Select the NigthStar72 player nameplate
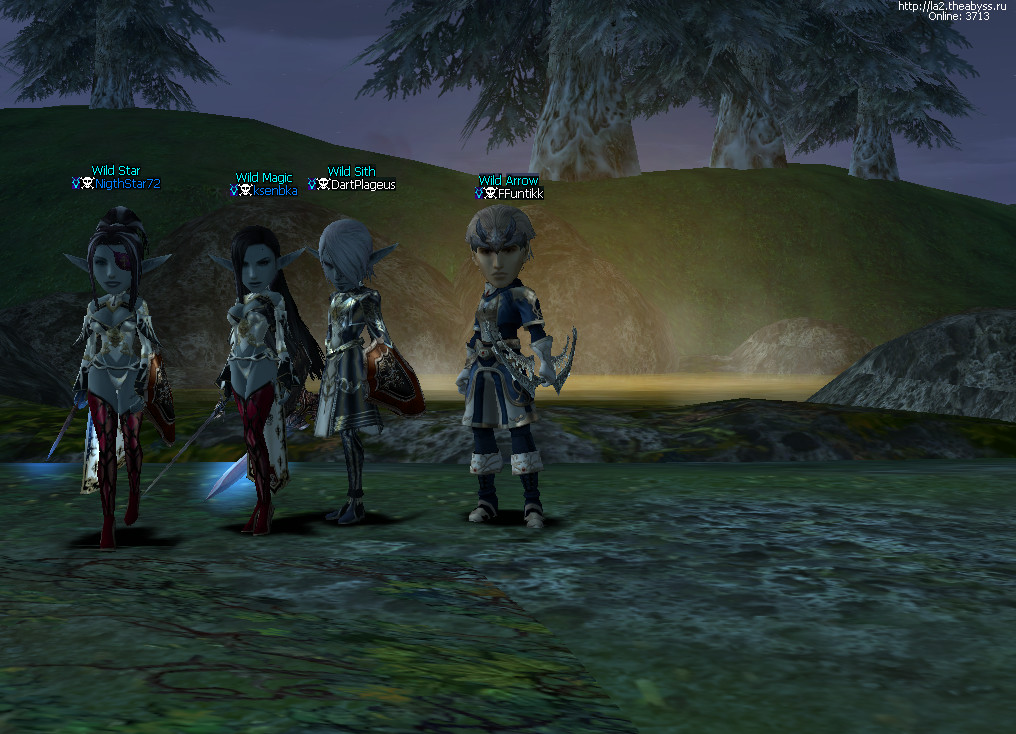 pos(127,184)
